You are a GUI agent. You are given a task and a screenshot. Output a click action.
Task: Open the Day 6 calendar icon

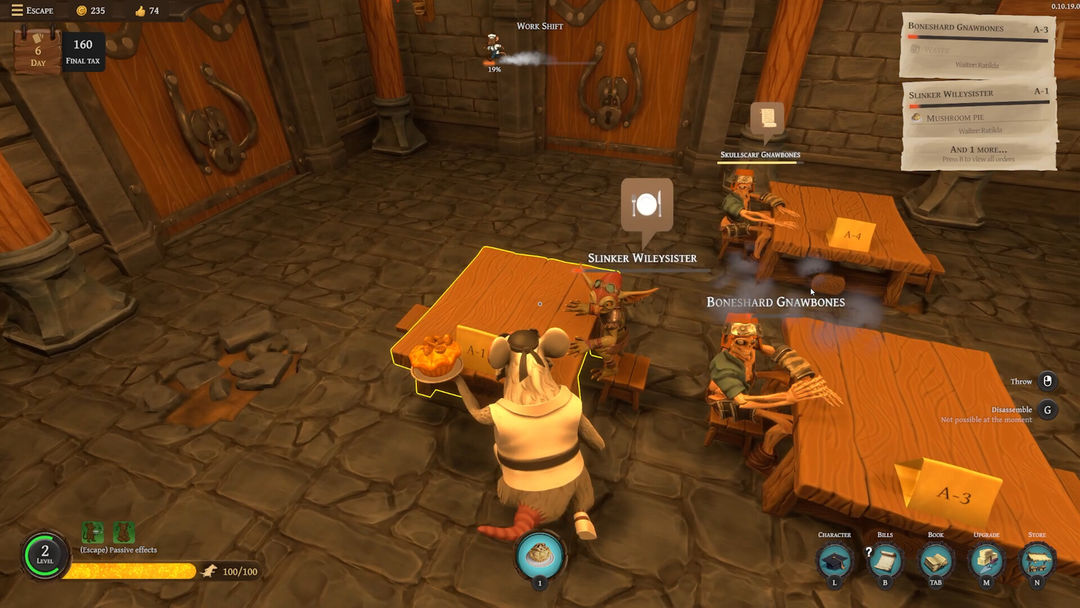click(37, 50)
